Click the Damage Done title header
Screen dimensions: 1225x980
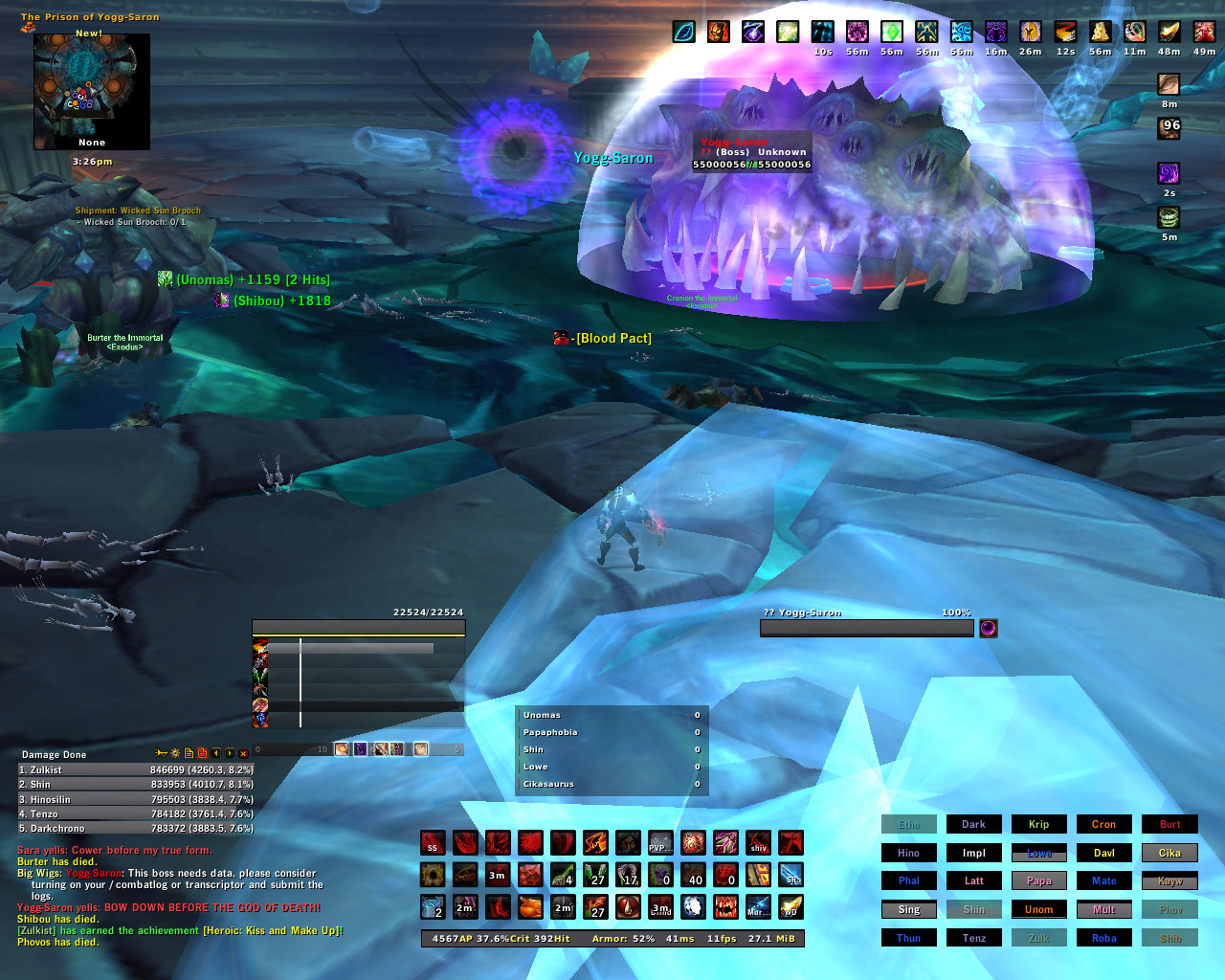(x=55, y=754)
